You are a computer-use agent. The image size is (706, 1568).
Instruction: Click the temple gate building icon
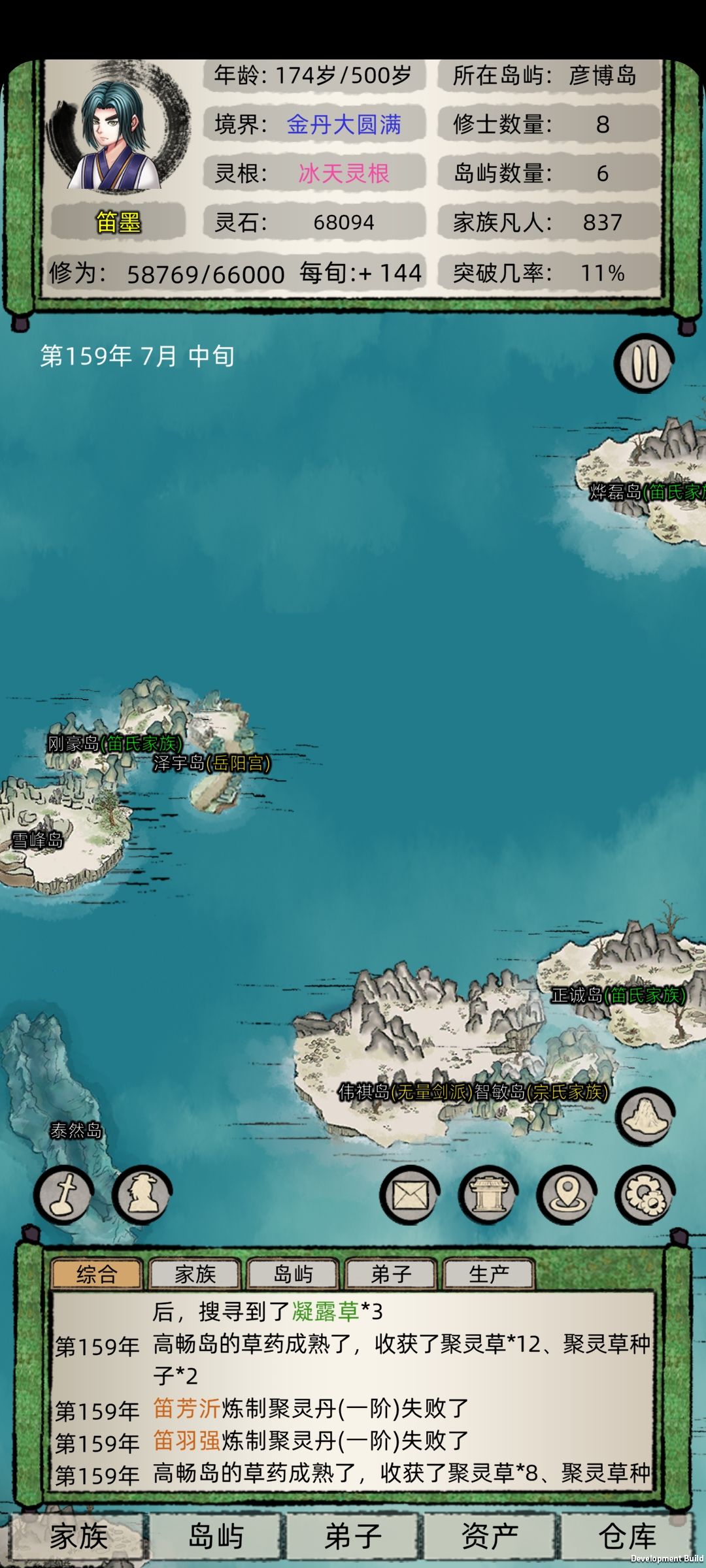pos(488,1195)
